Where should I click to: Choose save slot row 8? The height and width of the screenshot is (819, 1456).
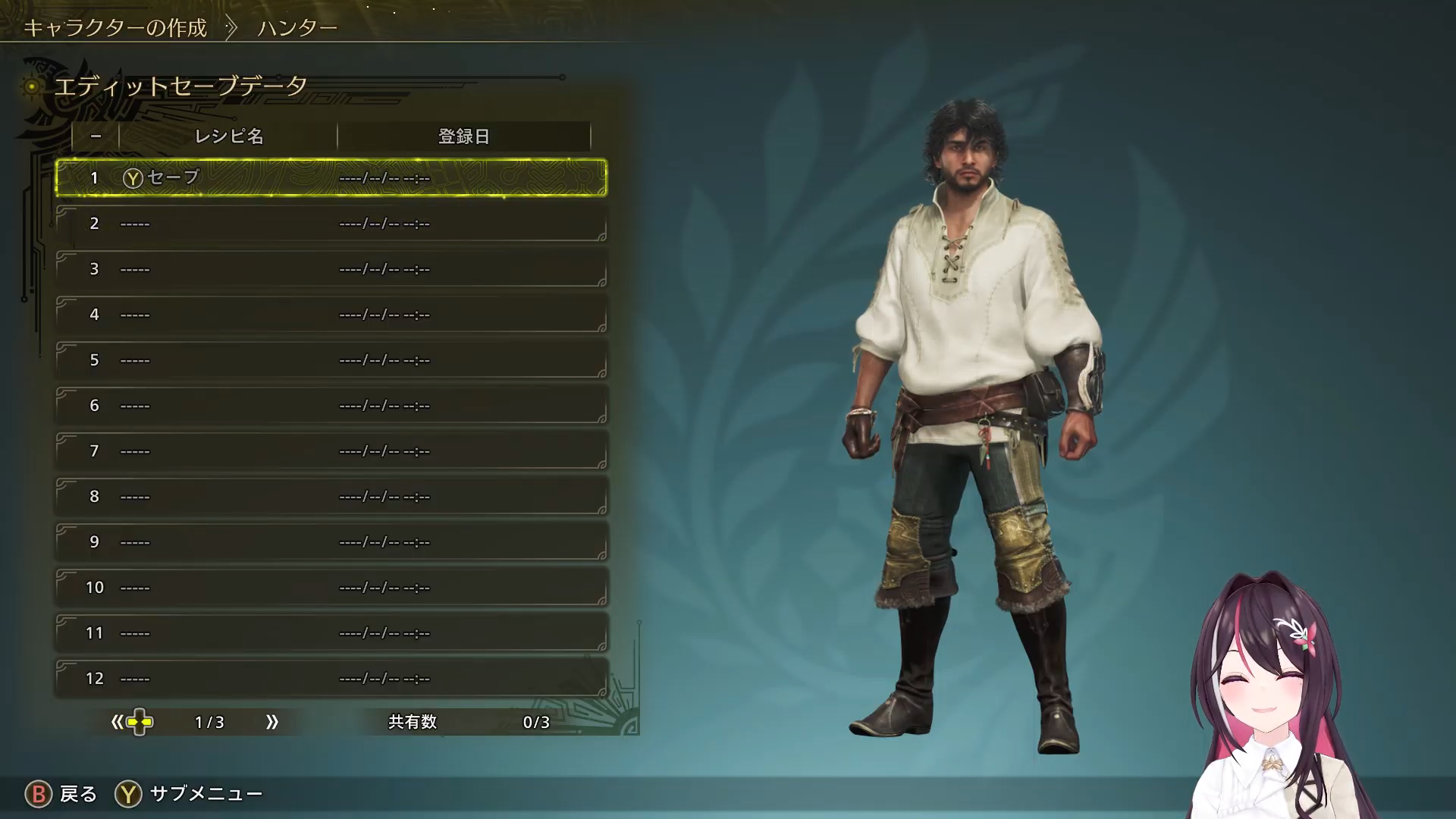click(331, 496)
